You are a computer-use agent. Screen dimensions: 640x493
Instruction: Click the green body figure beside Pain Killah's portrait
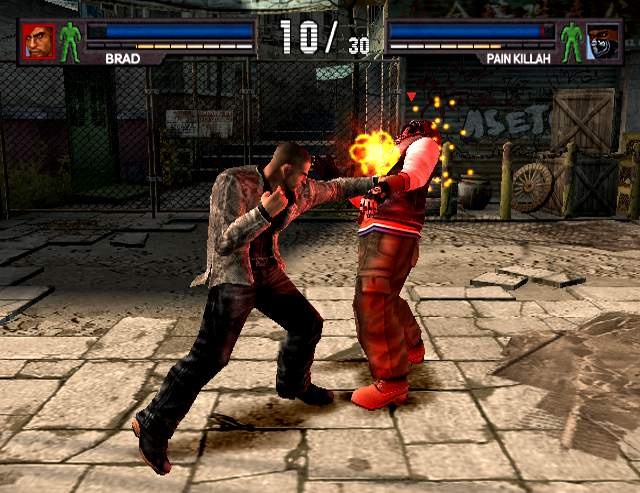point(571,41)
